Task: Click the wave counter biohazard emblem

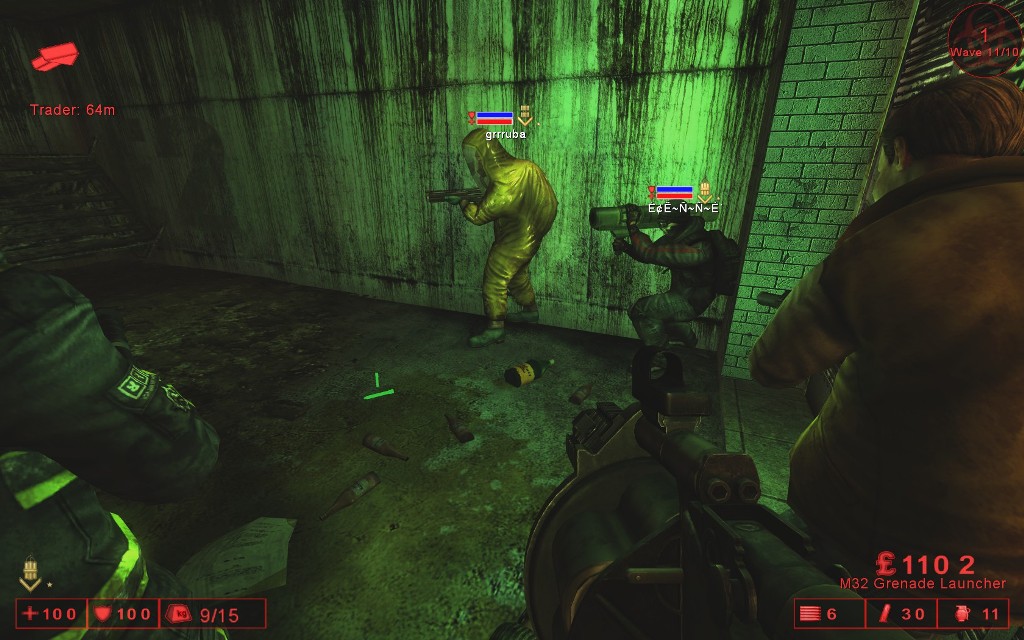Action: [x=983, y=39]
